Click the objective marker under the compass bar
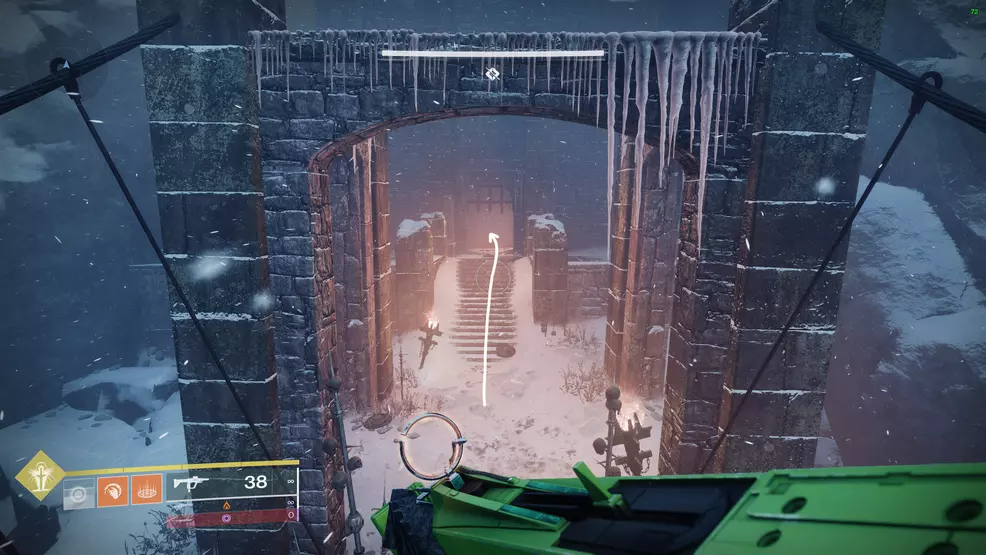The height and width of the screenshot is (555, 986). pyautogui.click(x=492, y=73)
